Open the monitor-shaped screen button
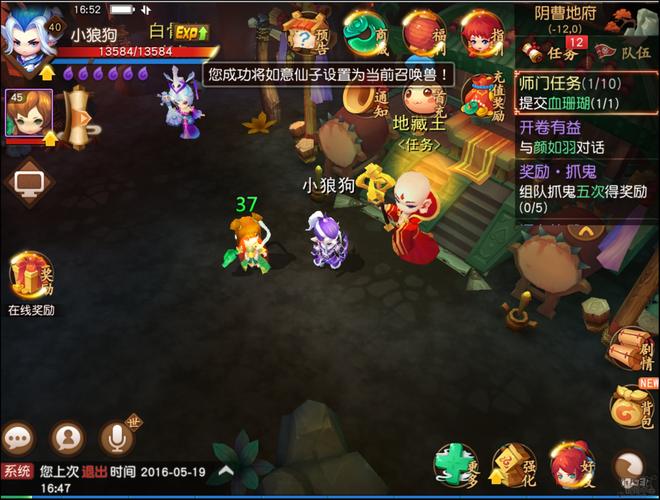660x500 pixels. [x=27, y=185]
